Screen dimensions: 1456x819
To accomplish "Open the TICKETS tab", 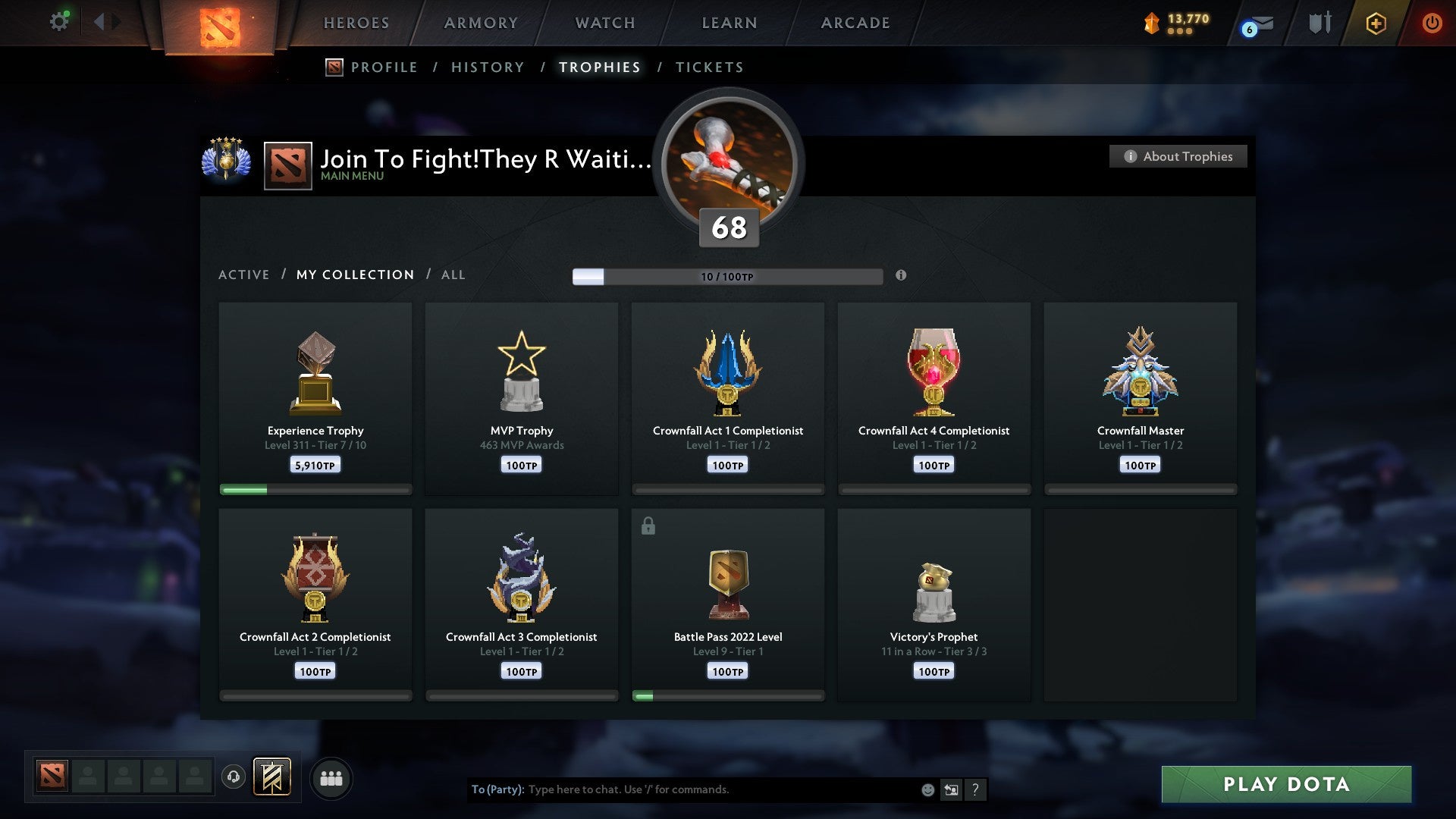I will point(709,67).
